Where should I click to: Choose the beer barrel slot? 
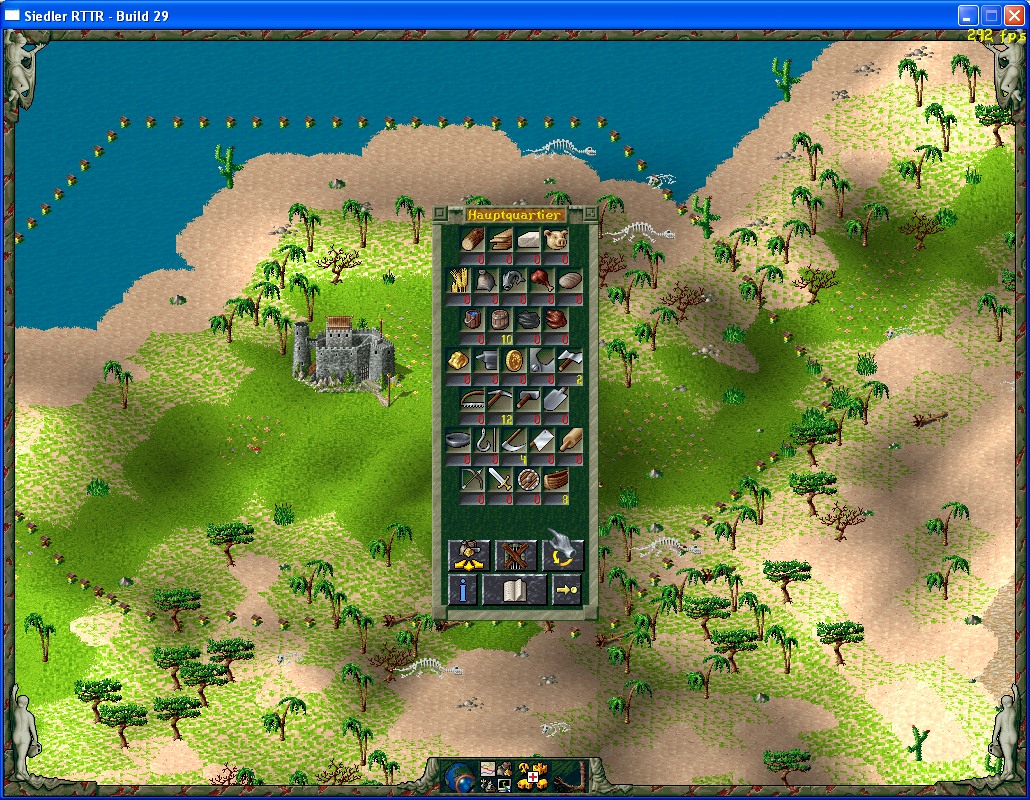[x=501, y=320]
